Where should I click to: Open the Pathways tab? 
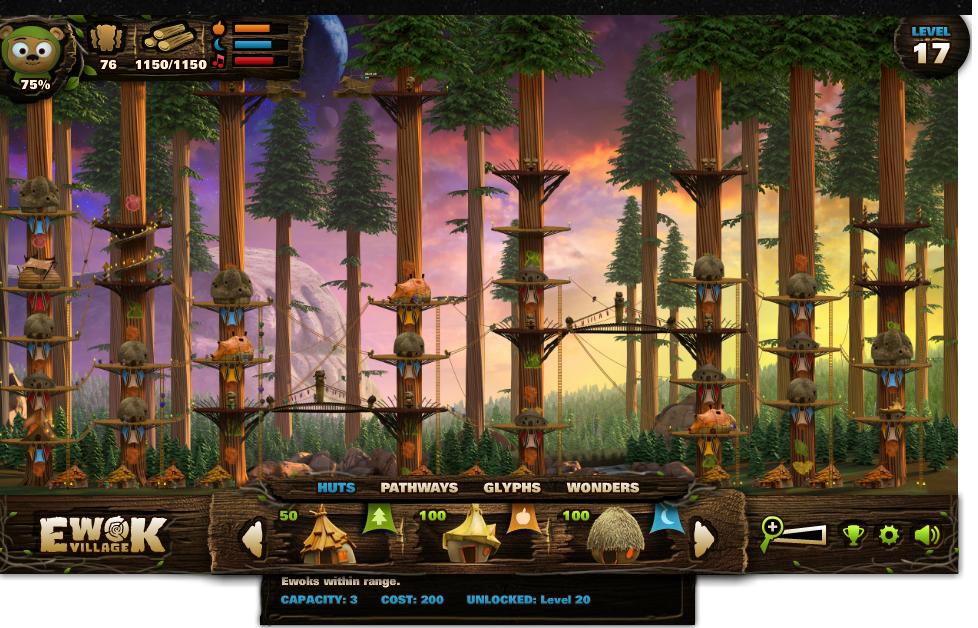(419, 488)
